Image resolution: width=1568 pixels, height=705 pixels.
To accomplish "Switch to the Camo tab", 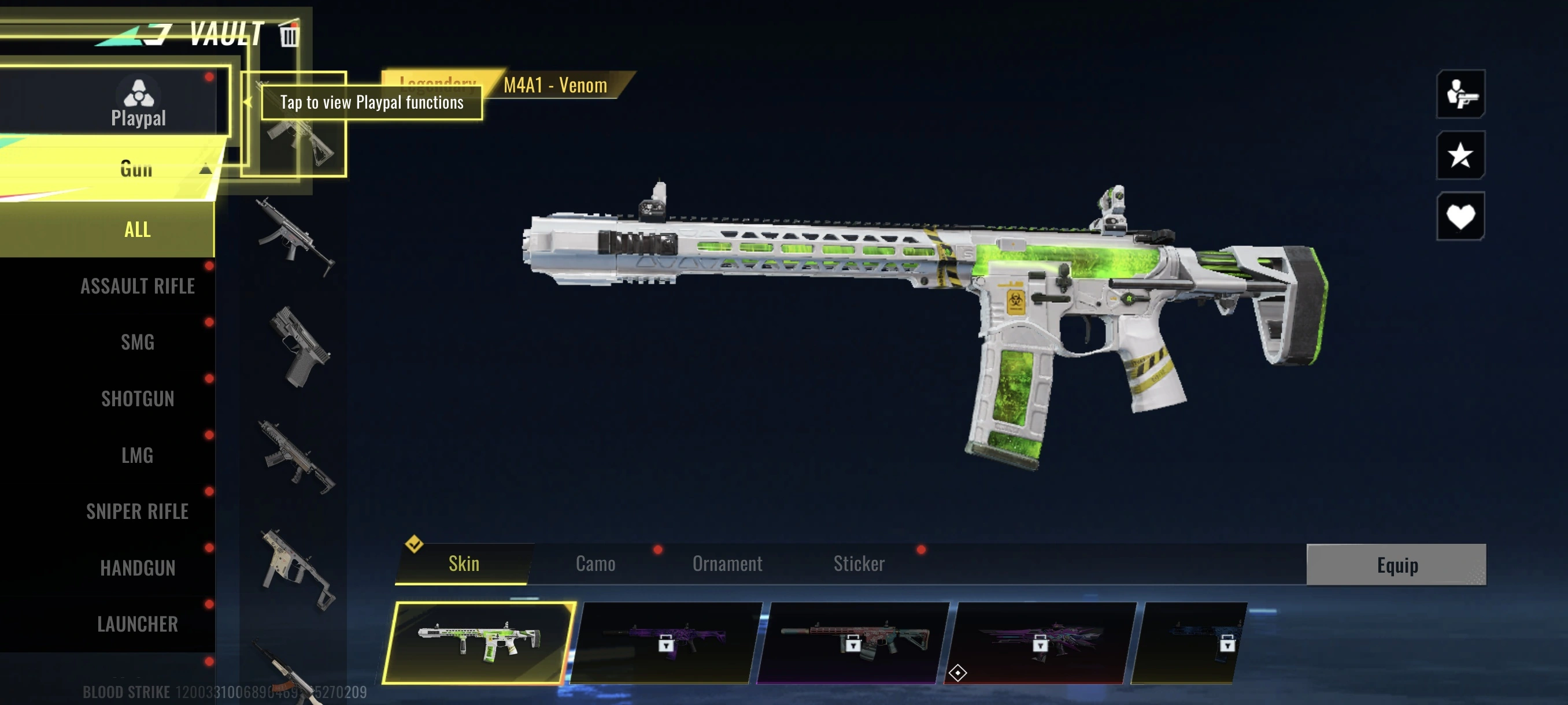I will point(596,564).
